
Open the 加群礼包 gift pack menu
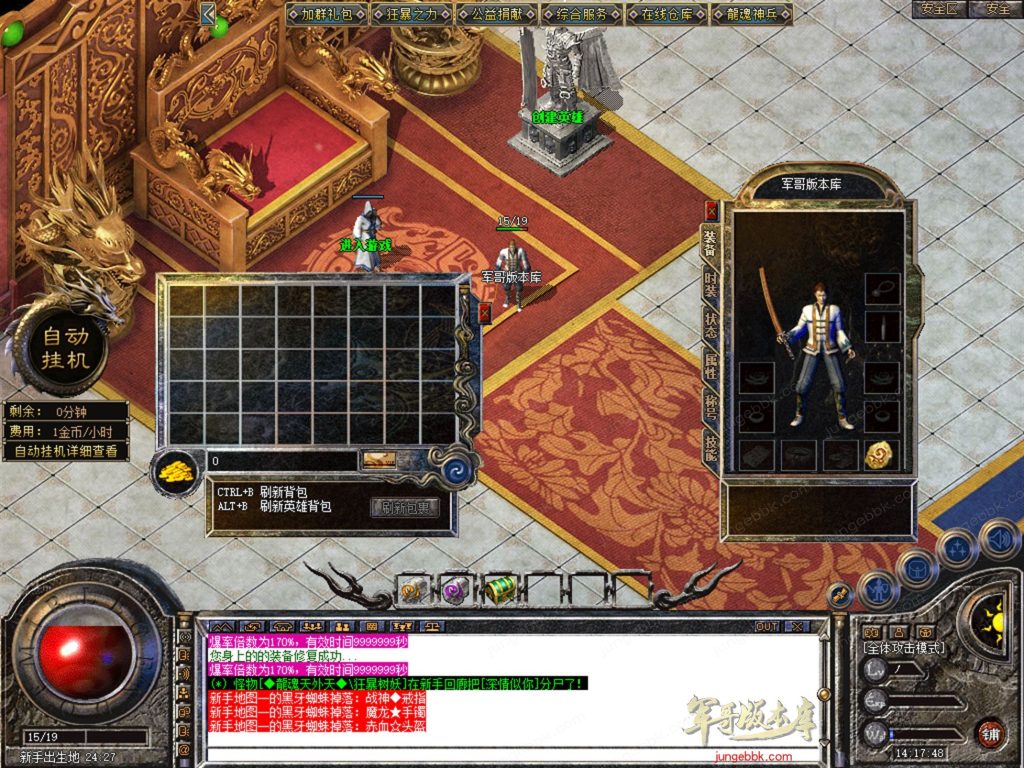tap(327, 14)
